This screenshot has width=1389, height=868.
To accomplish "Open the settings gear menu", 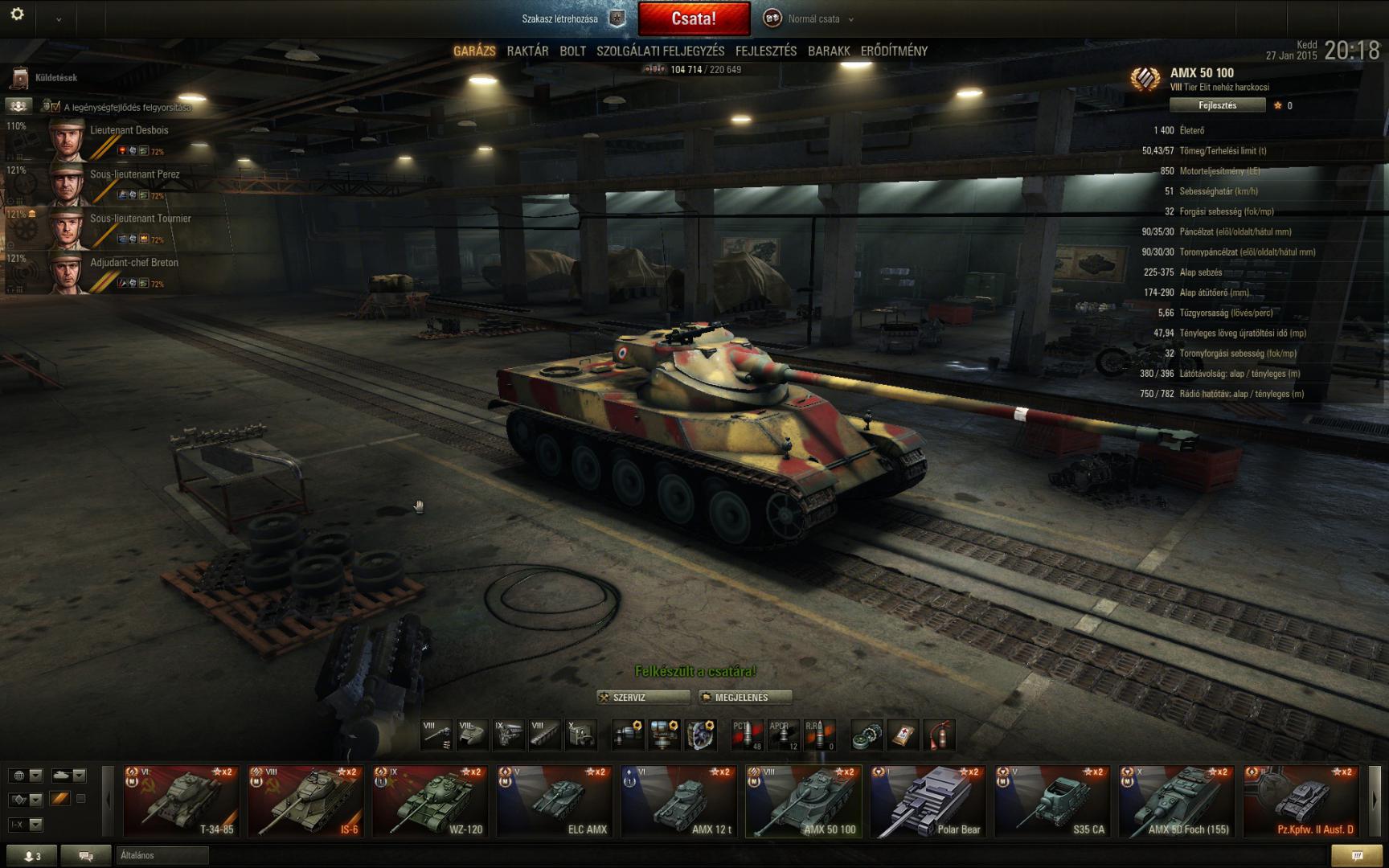I will click(x=17, y=14).
